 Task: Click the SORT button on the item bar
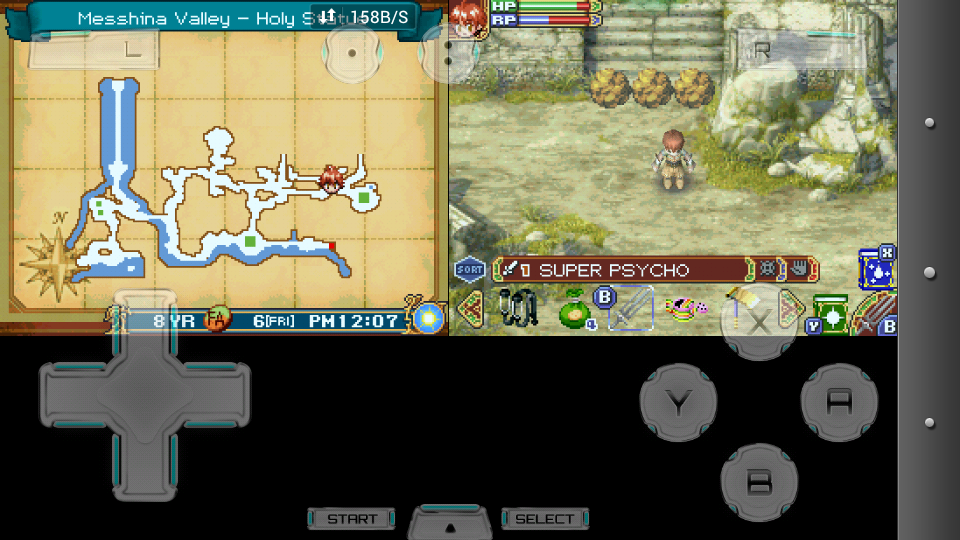pos(469,269)
